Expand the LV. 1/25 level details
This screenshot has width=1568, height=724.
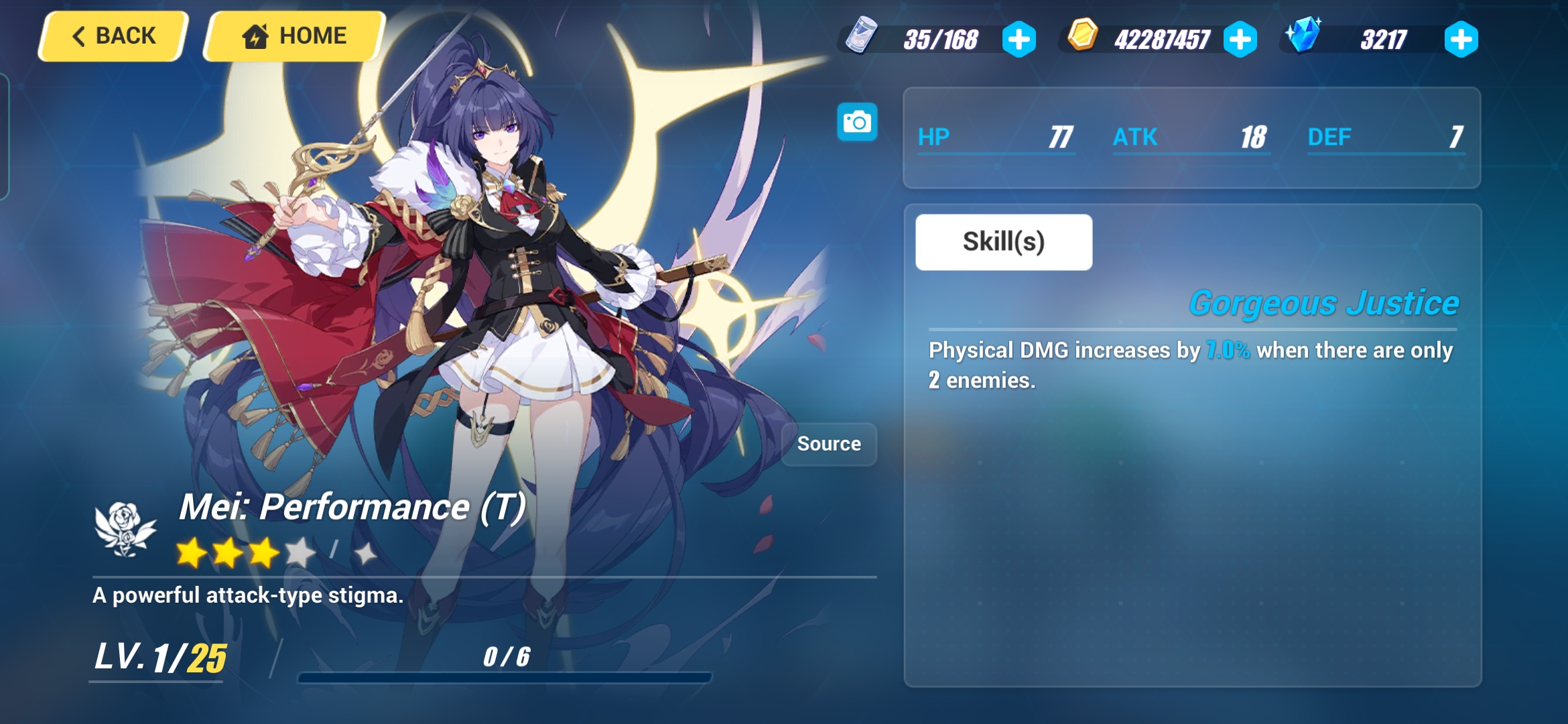pyautogui.click(x=157, y=656)
